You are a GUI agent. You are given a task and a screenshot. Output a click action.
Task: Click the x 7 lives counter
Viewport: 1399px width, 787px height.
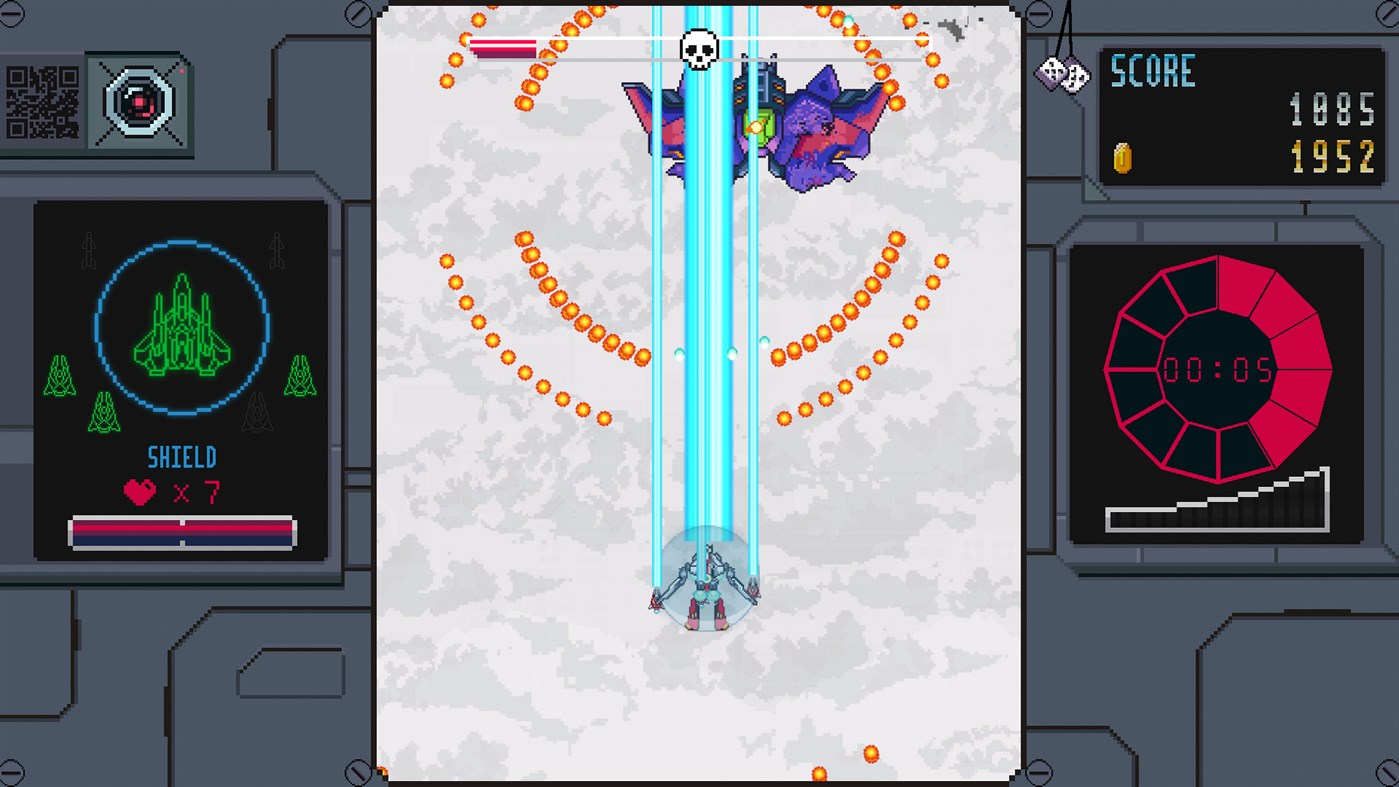click(197, 492)
